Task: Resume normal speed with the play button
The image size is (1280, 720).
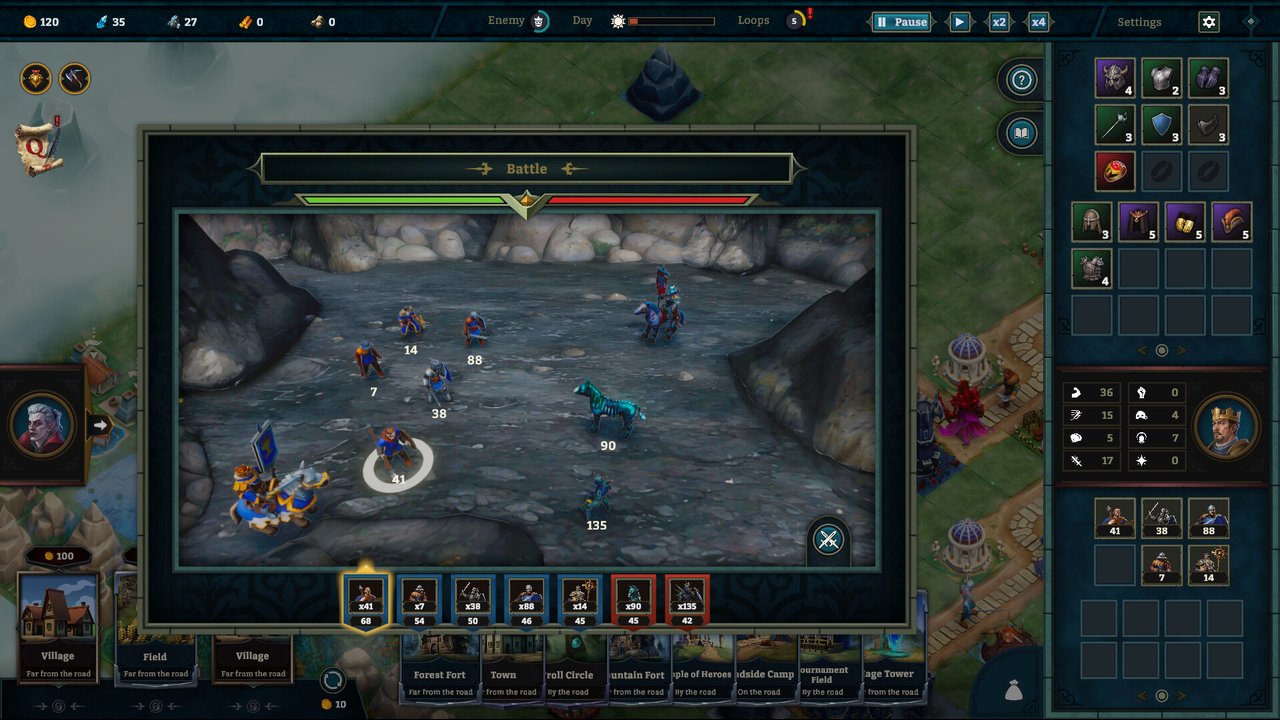Action: pos(959,22)
